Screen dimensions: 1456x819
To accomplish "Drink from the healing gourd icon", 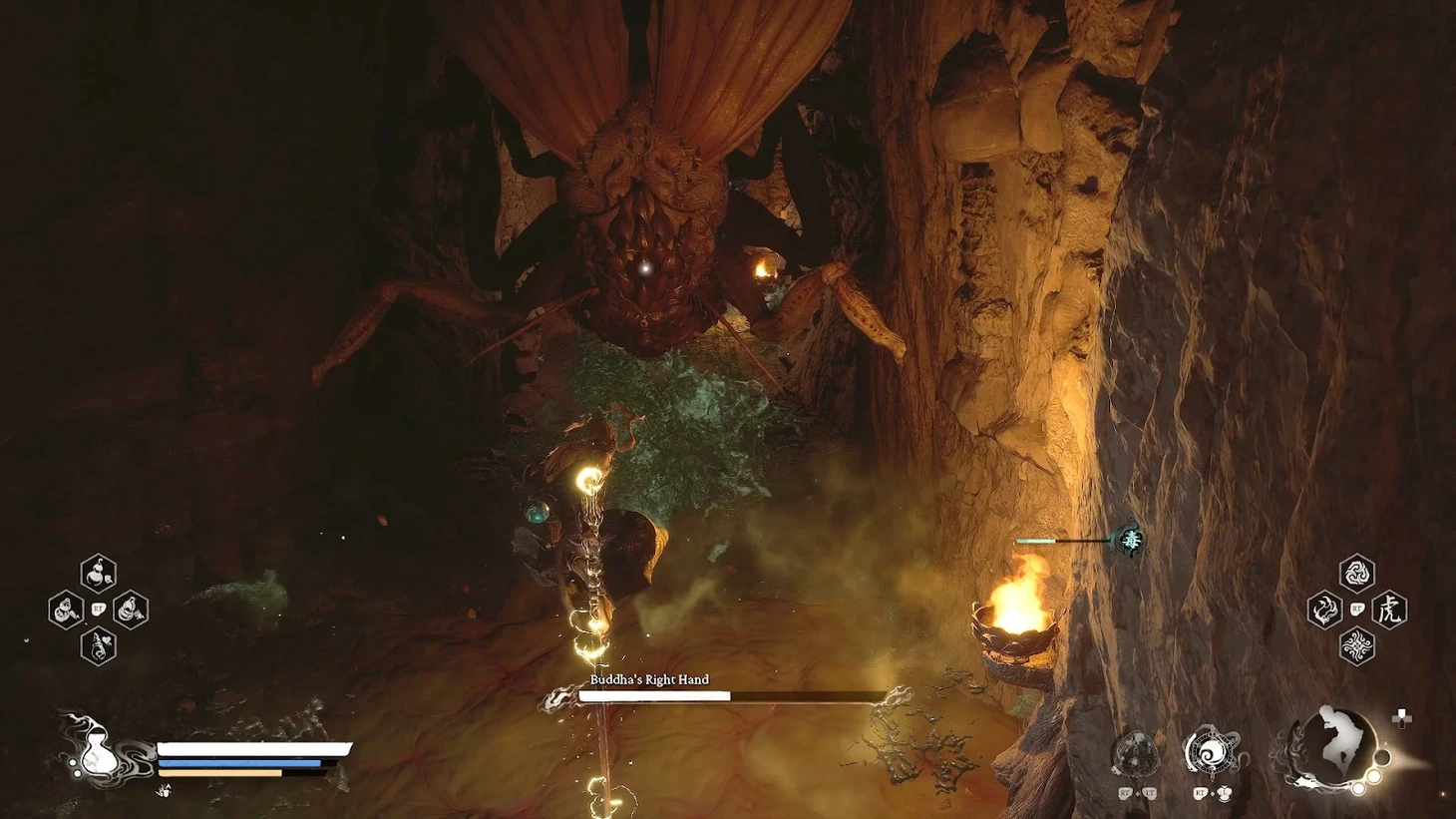I will pos(97,750).
